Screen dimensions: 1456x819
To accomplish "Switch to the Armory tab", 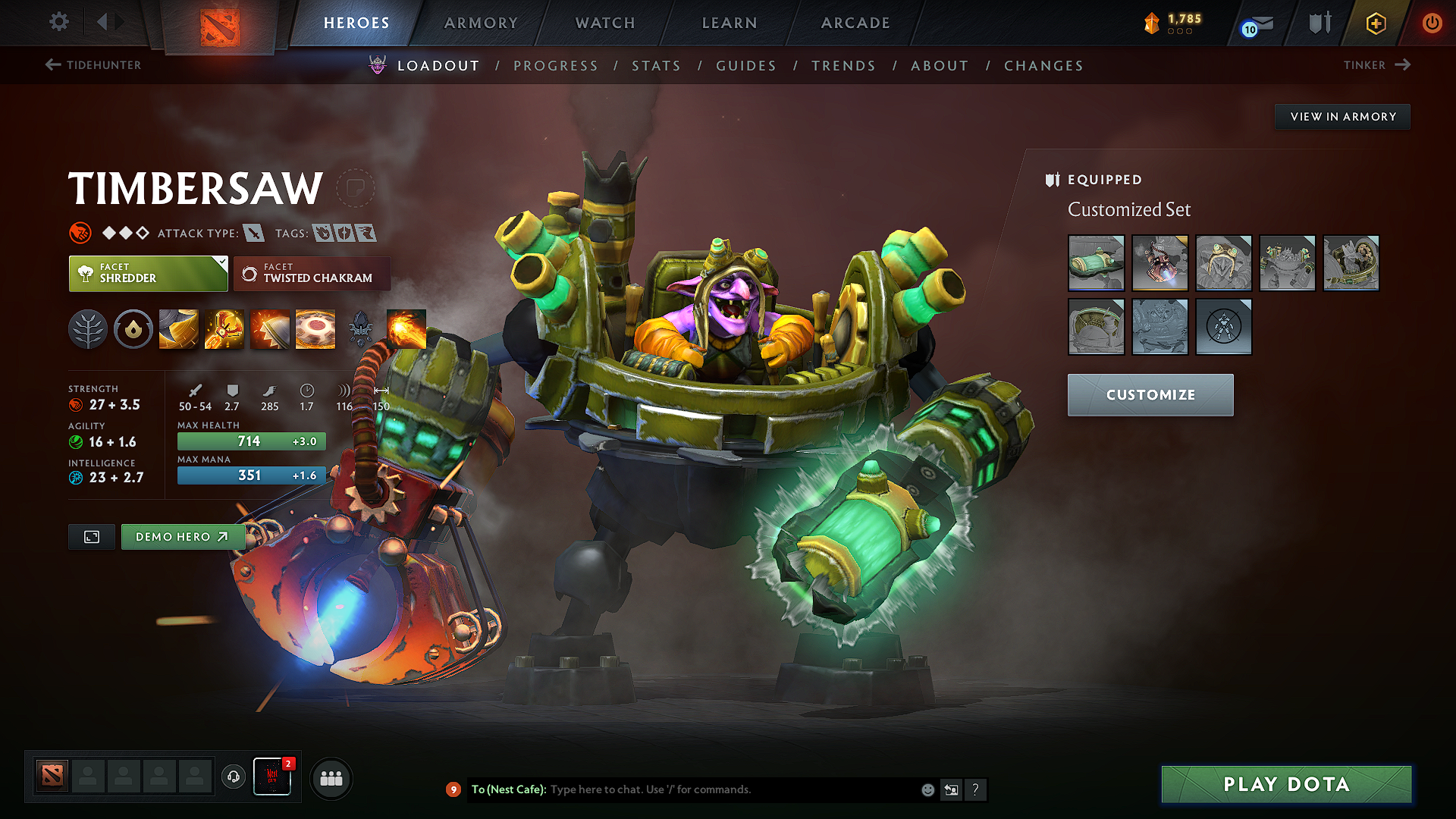I will 481,23.
